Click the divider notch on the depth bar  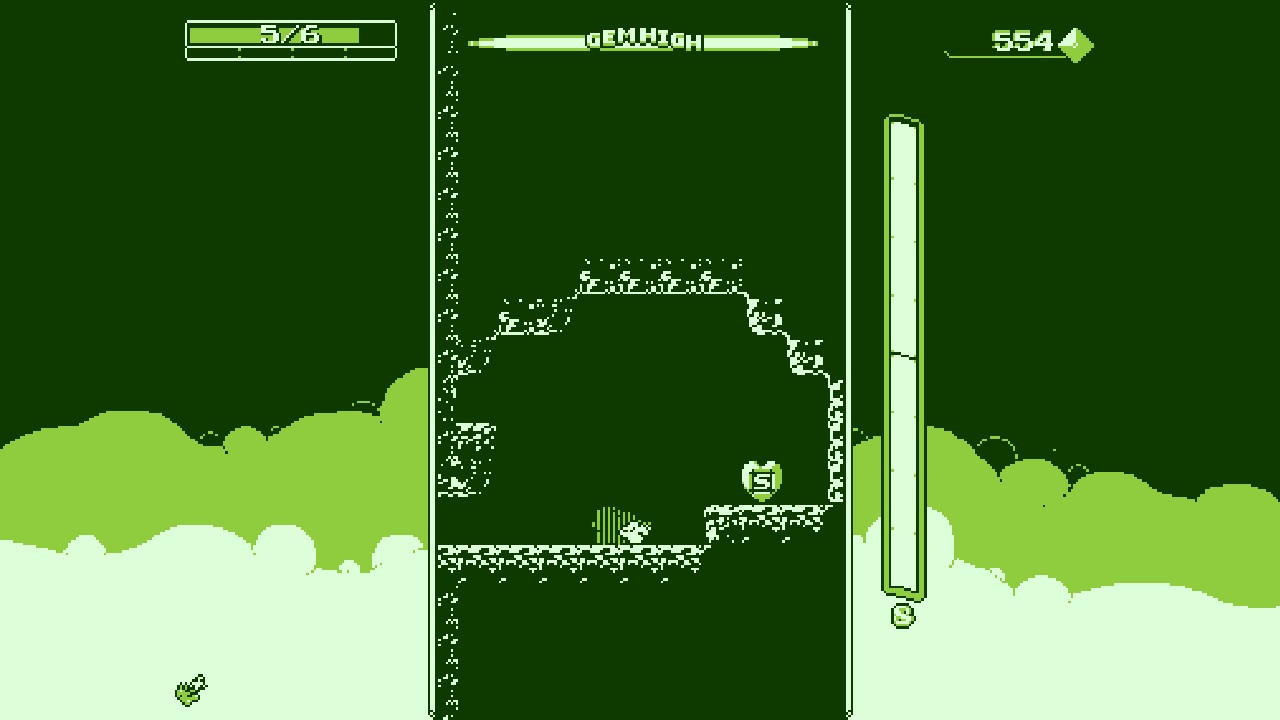pyautogui.click(x=902, y=356)
